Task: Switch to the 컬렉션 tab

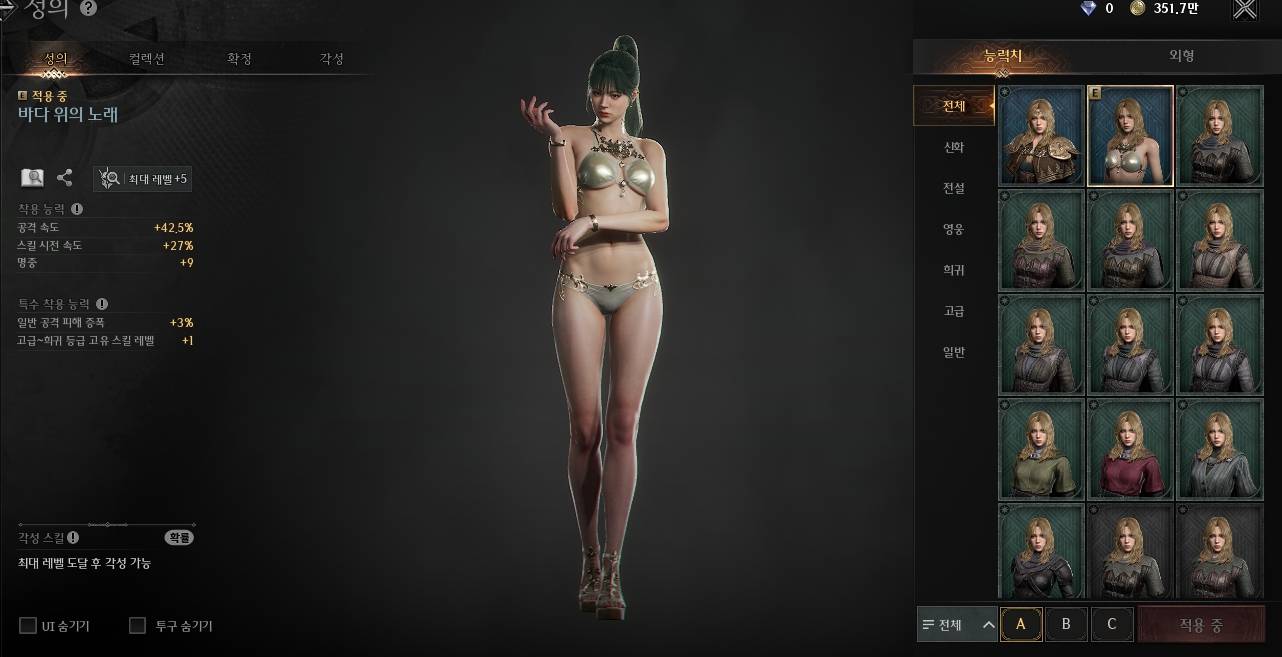Action: 147,59
